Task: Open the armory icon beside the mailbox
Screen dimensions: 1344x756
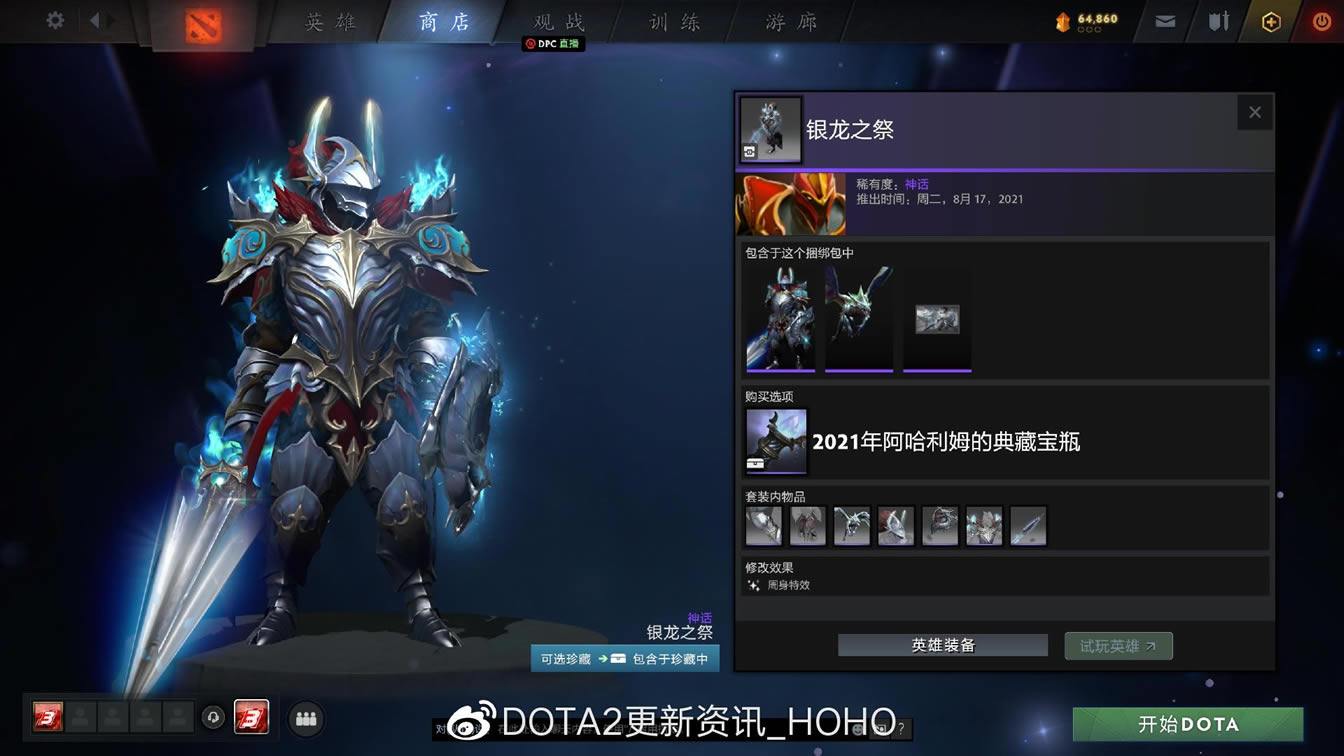Action: [x=1217, y=20]
